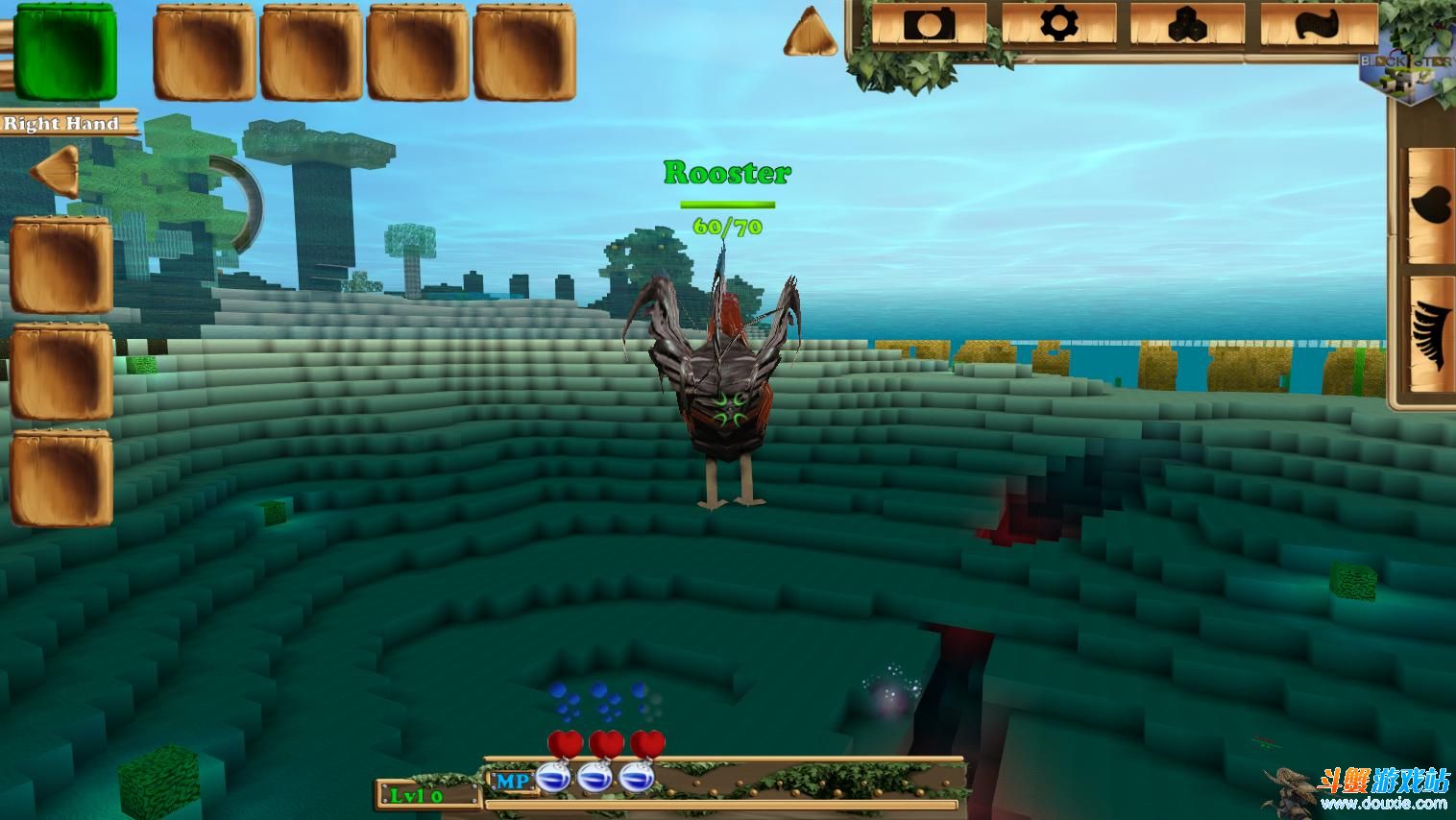Open the camera screenshot tool

tap(929, 24)
